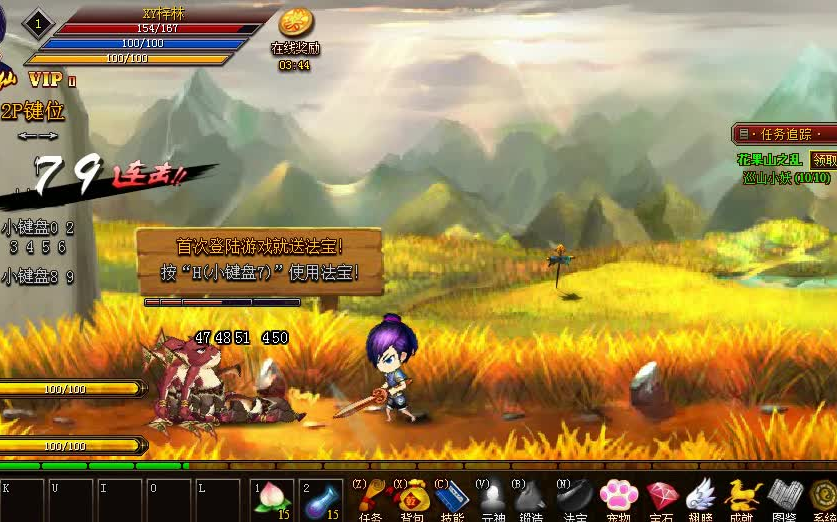Click the 2P键位 key layout label
The width and height of the screenshot is (837, 522).
coord(34,111)
